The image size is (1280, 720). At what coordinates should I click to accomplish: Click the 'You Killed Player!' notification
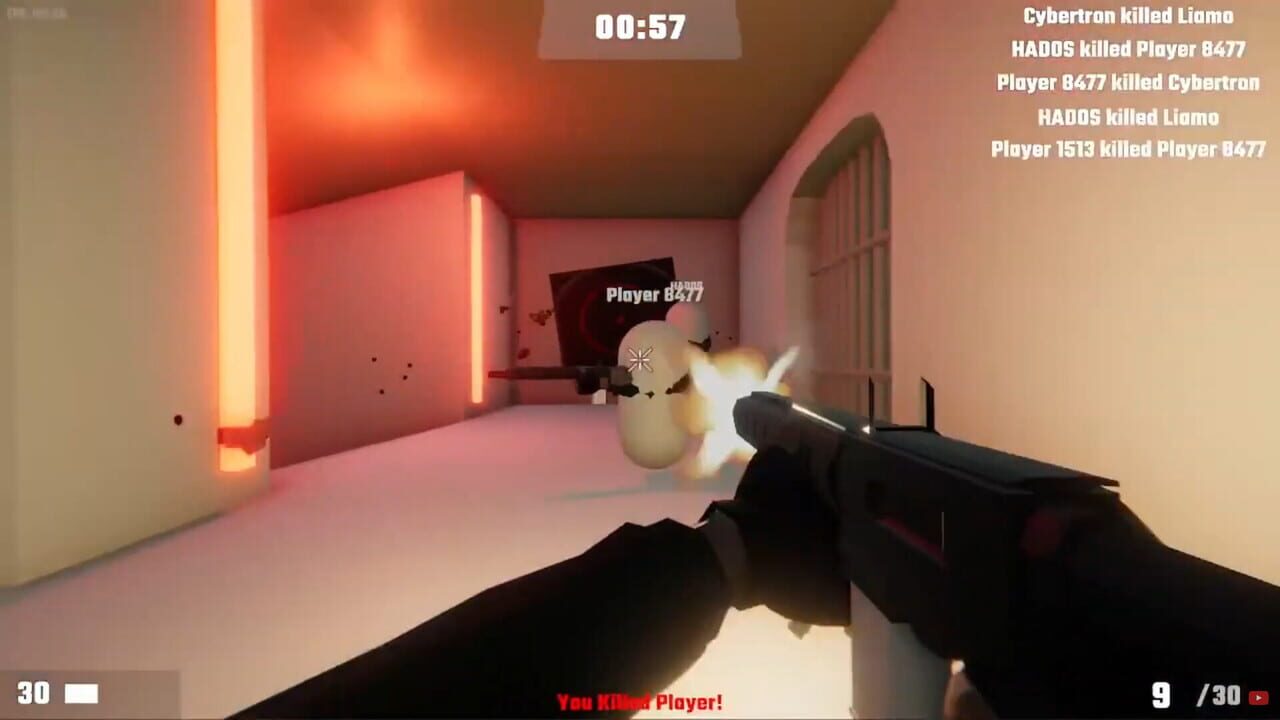tap(640, 702)
